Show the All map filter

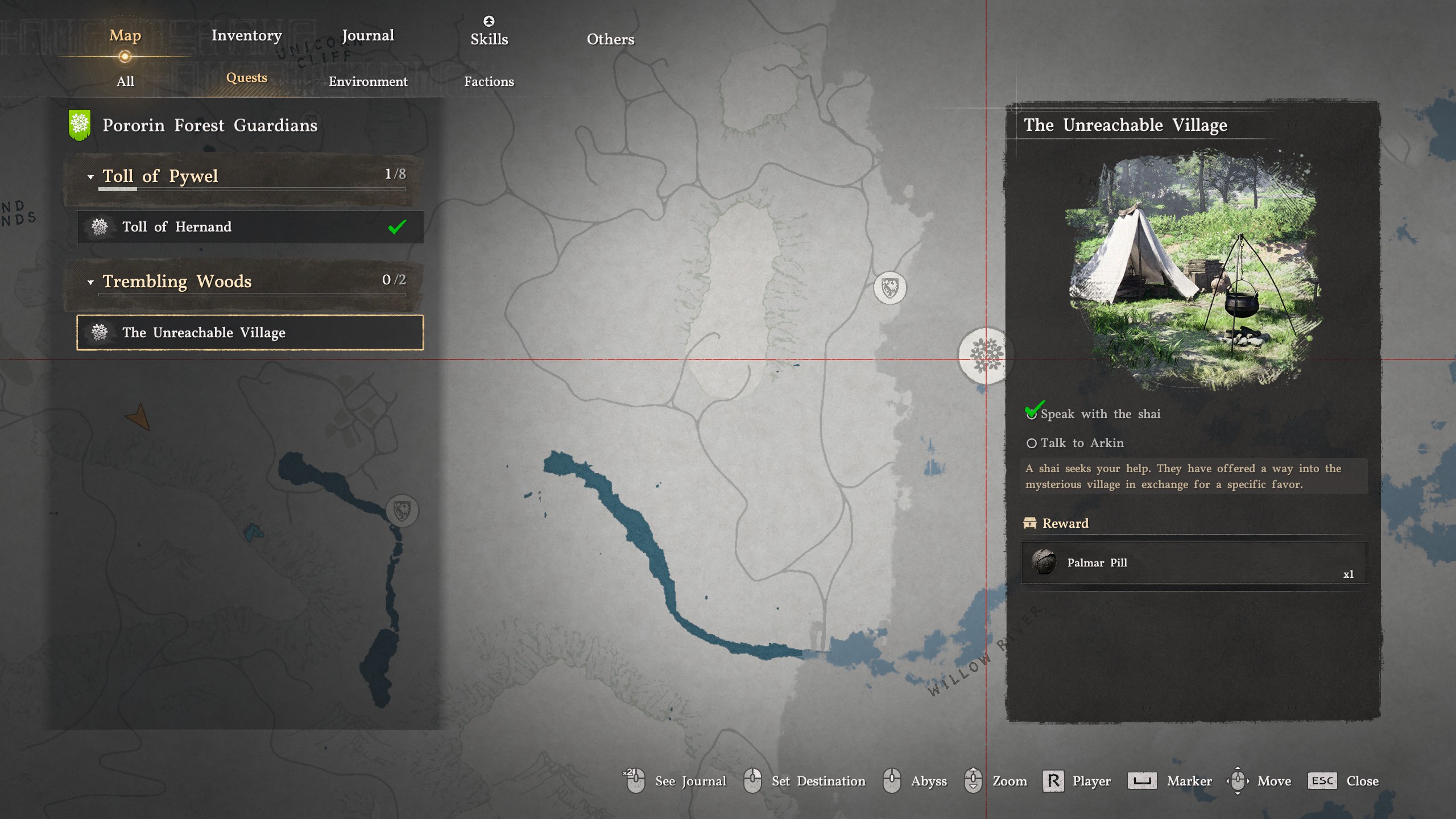125,81
